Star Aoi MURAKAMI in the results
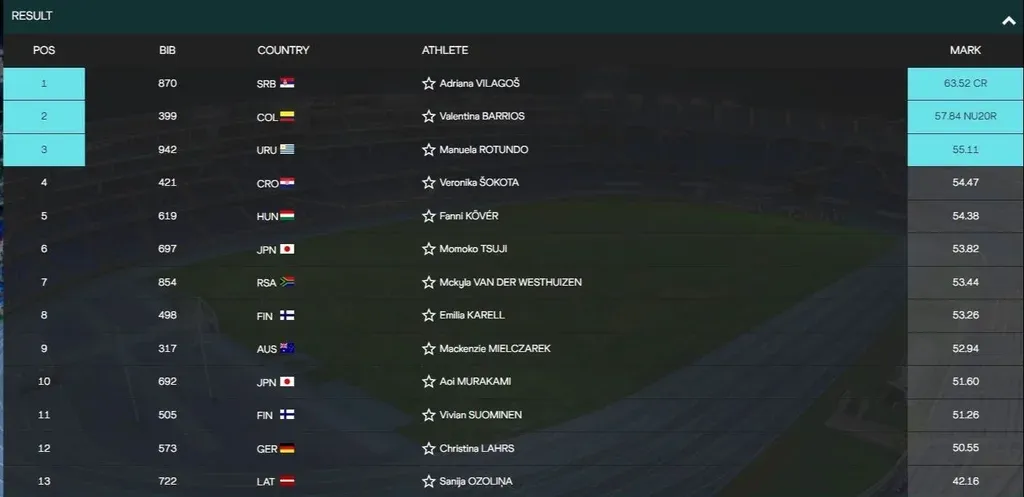The width and height of the screenshot is (1024, 497). tap(429, 382)
